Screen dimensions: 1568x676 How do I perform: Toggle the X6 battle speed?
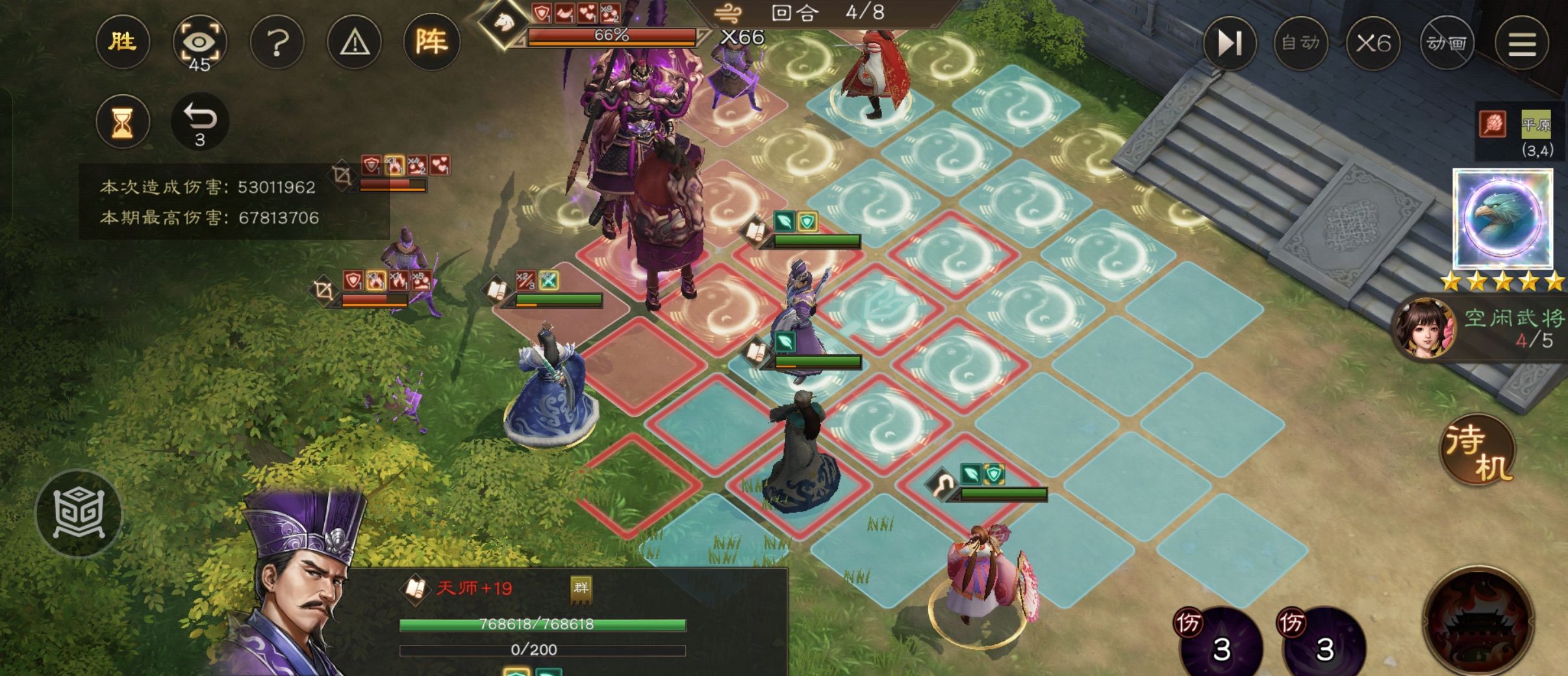tap(1374, 44)
